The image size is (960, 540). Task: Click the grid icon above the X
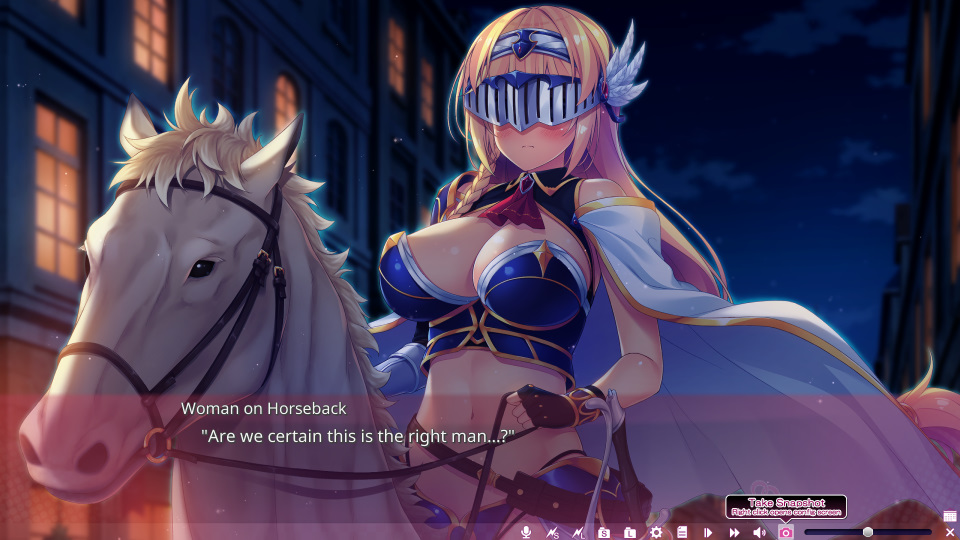[950, 516]
